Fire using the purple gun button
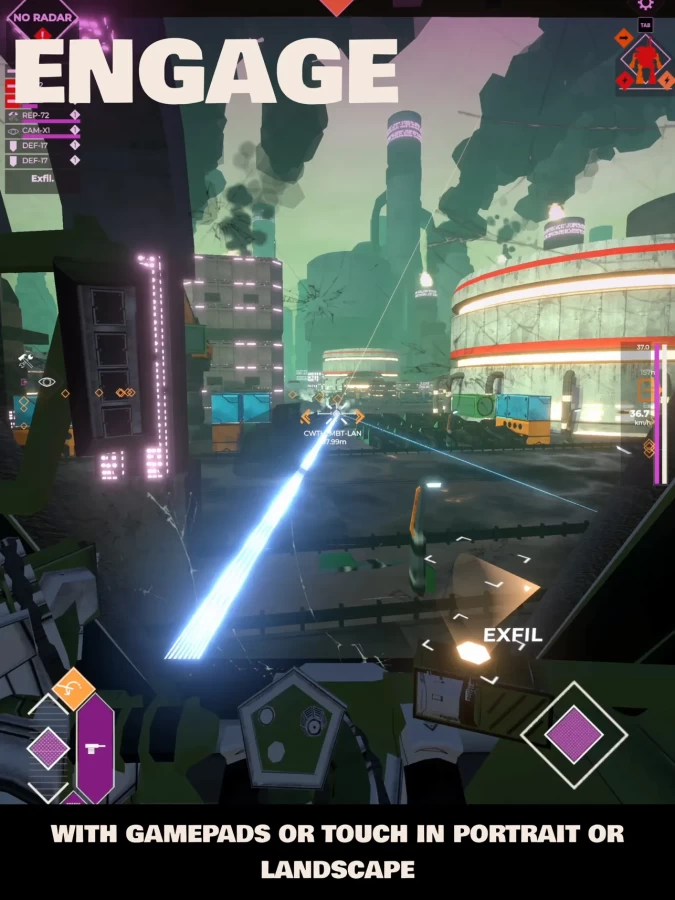The height and width of the screenshot is (900, 675). coord(95,748)
